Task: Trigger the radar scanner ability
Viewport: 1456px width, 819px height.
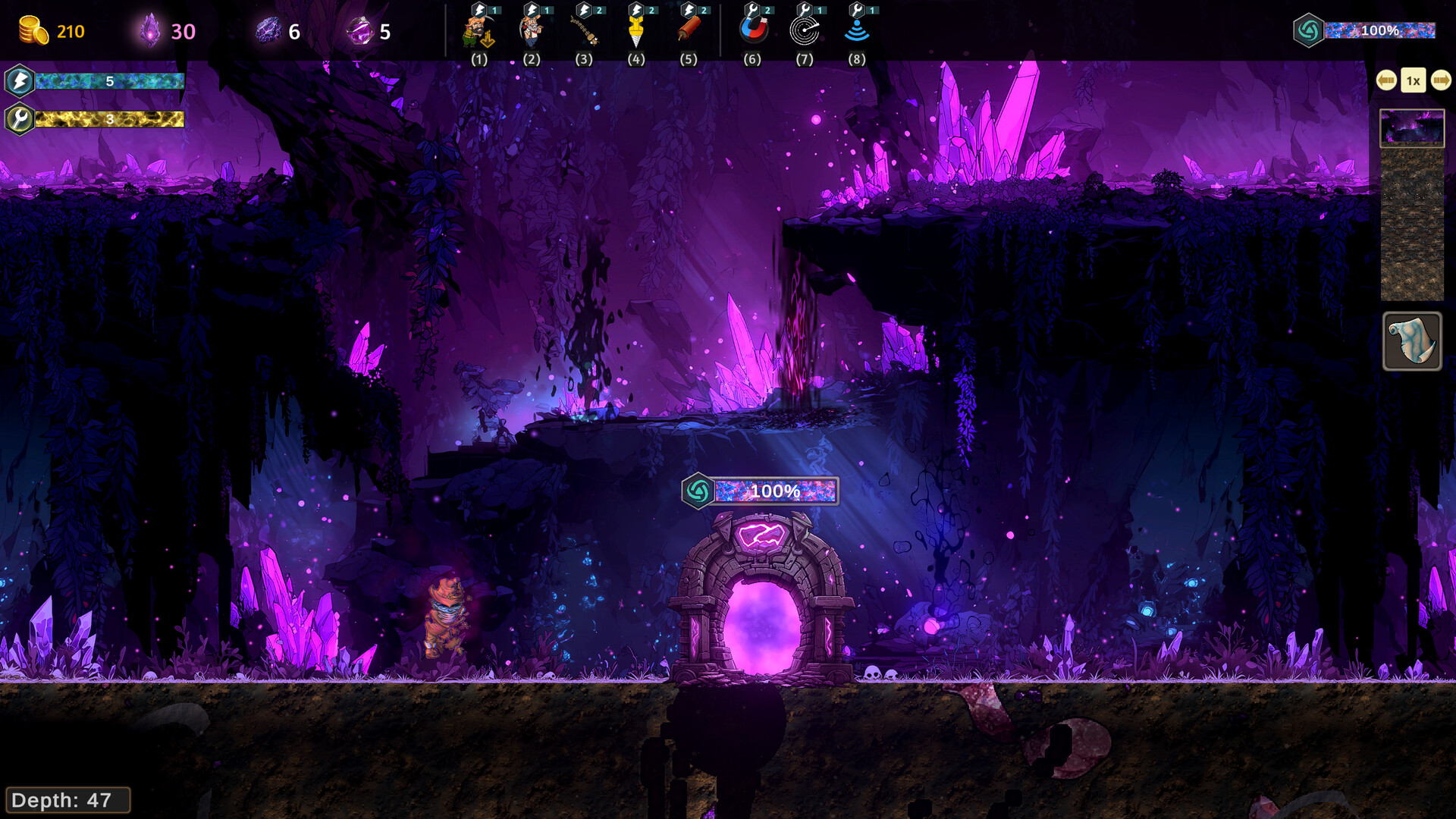Action: (805, 31)
